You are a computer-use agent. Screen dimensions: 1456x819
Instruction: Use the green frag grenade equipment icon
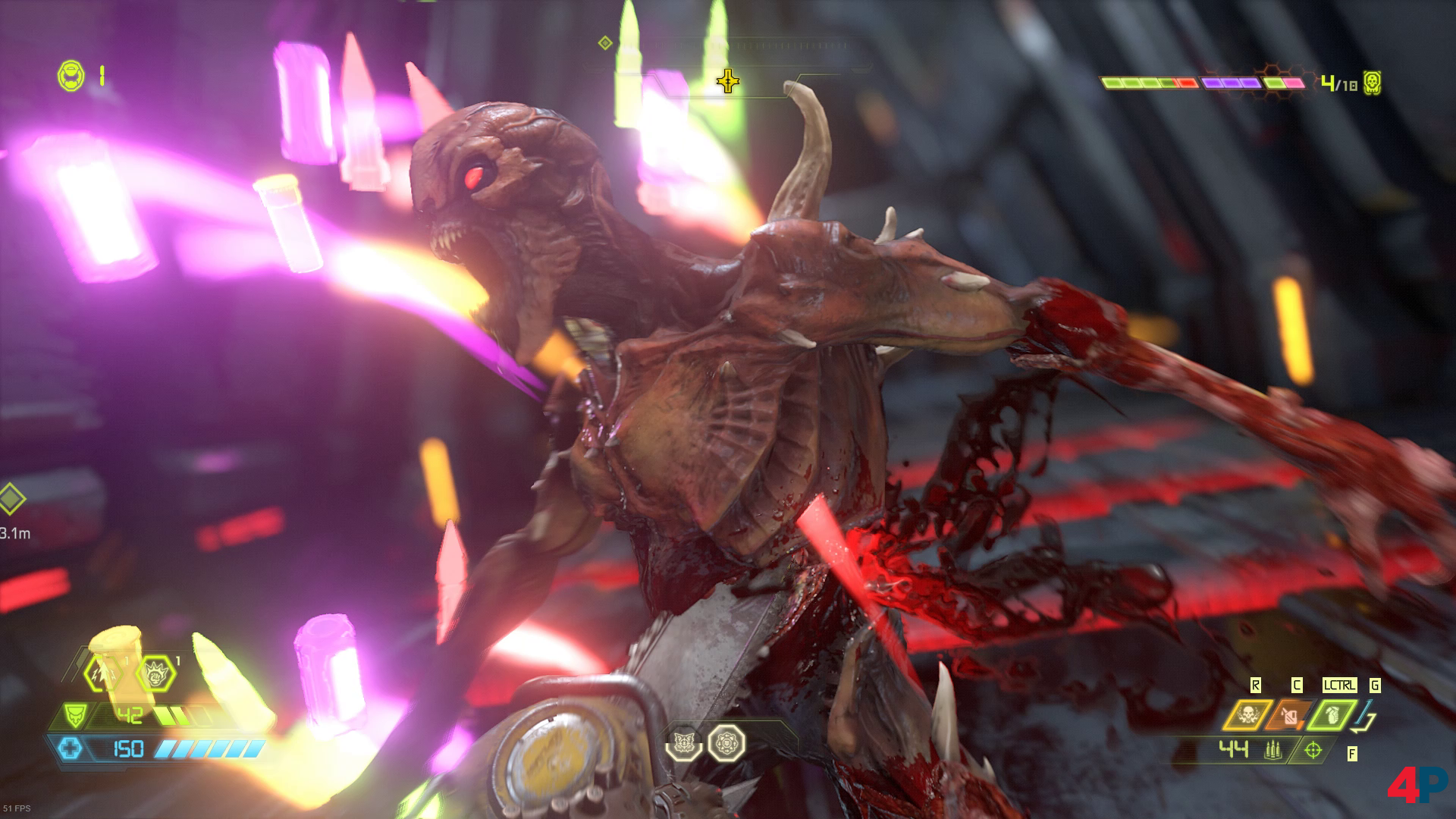1332,716
